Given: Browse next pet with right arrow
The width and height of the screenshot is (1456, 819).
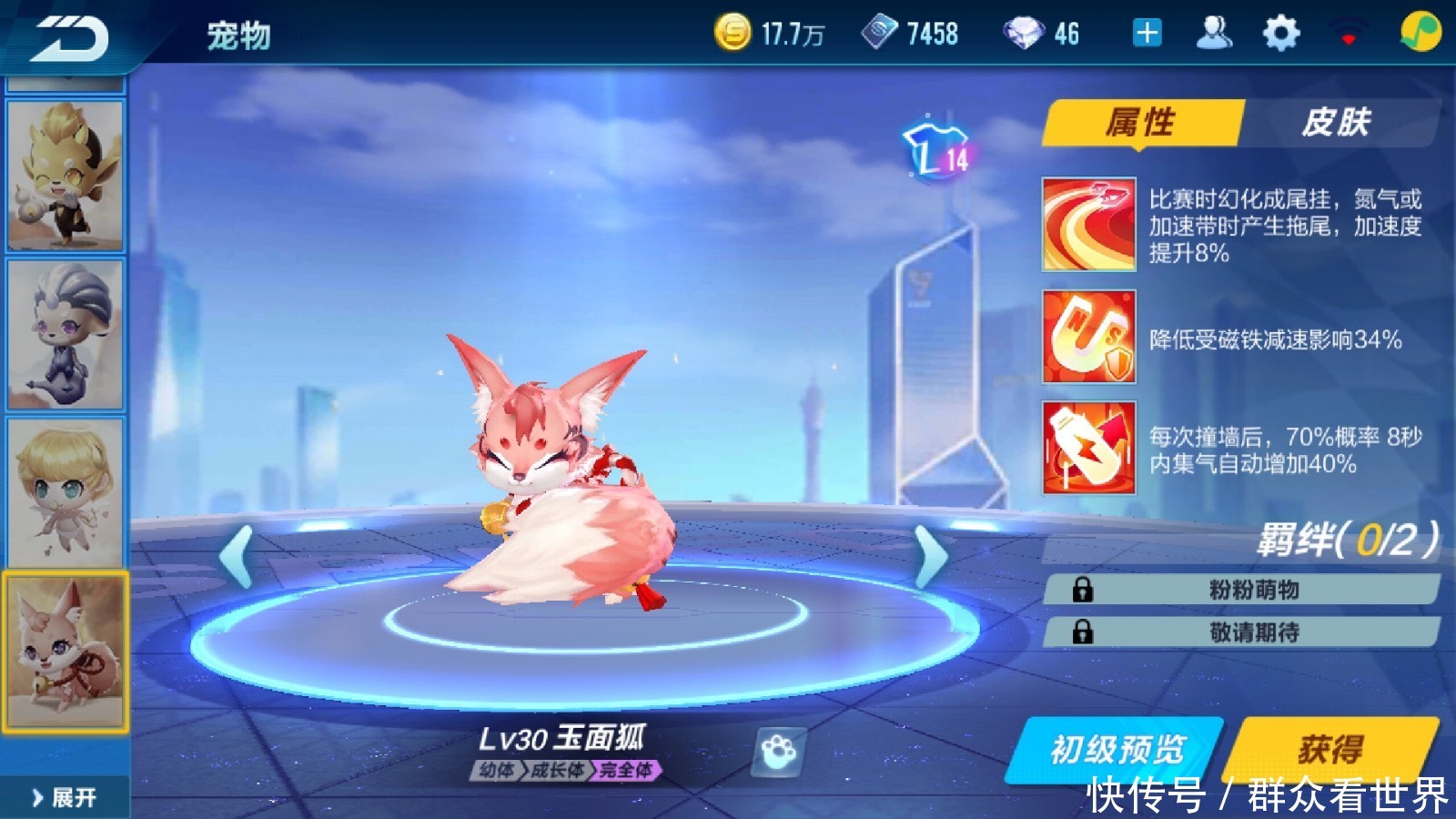Looking at the screenshot, I should (930, 556).
